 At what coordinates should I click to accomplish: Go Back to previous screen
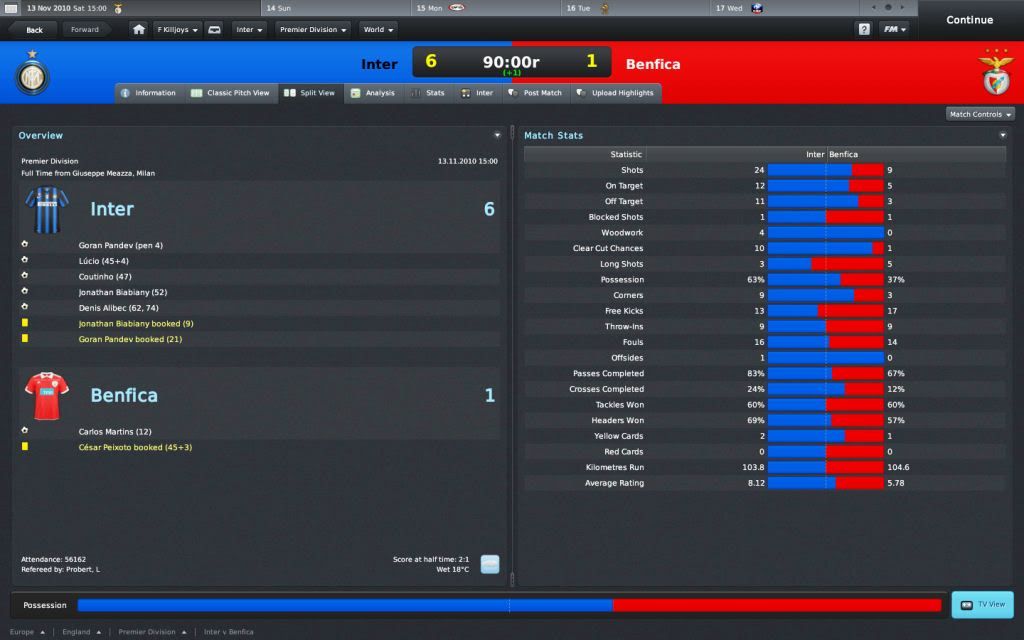pos(34,30)
